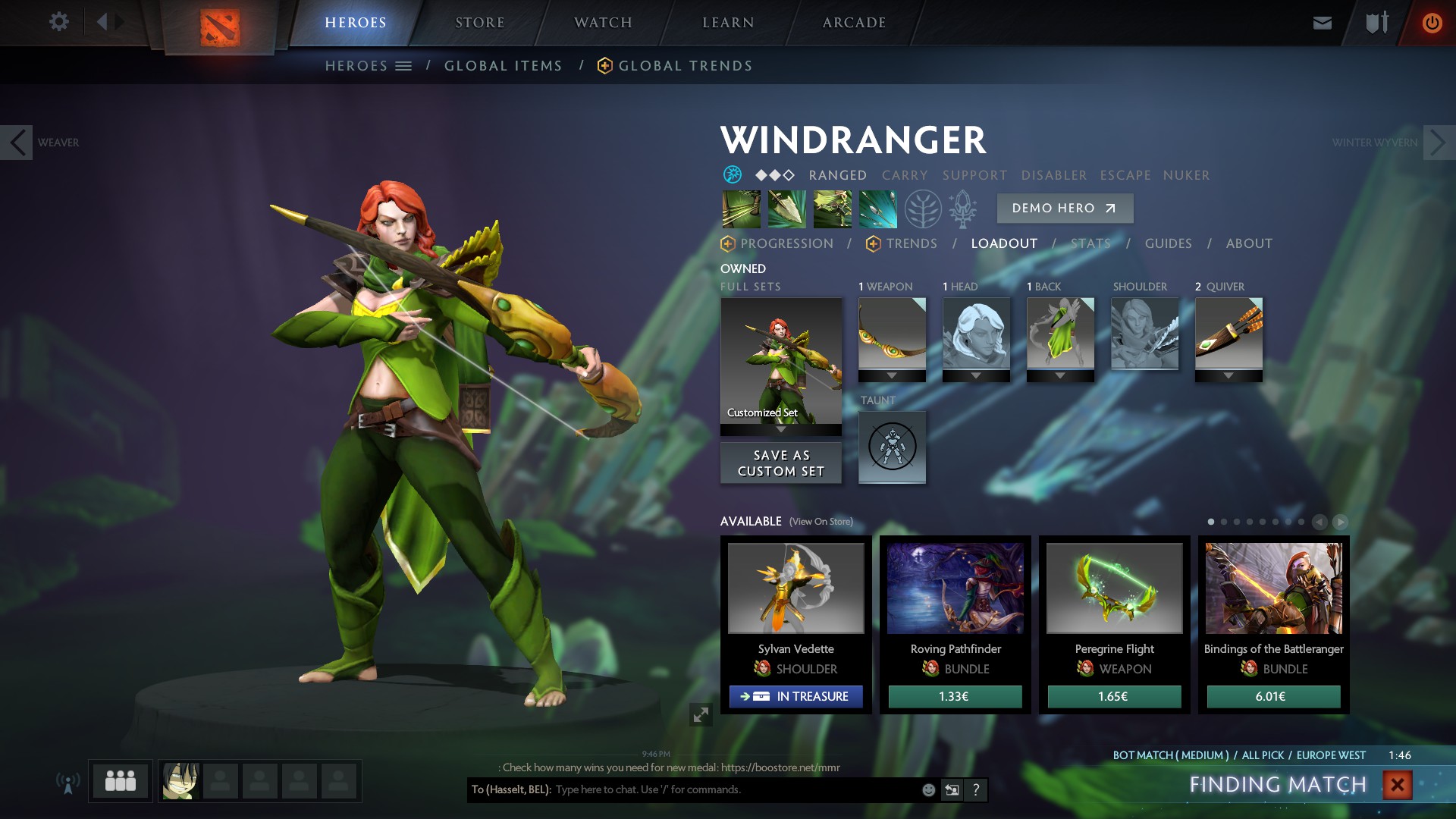Open the taunt slot
This screenshot has width=1456, height=819.
[x=892, y=447]
